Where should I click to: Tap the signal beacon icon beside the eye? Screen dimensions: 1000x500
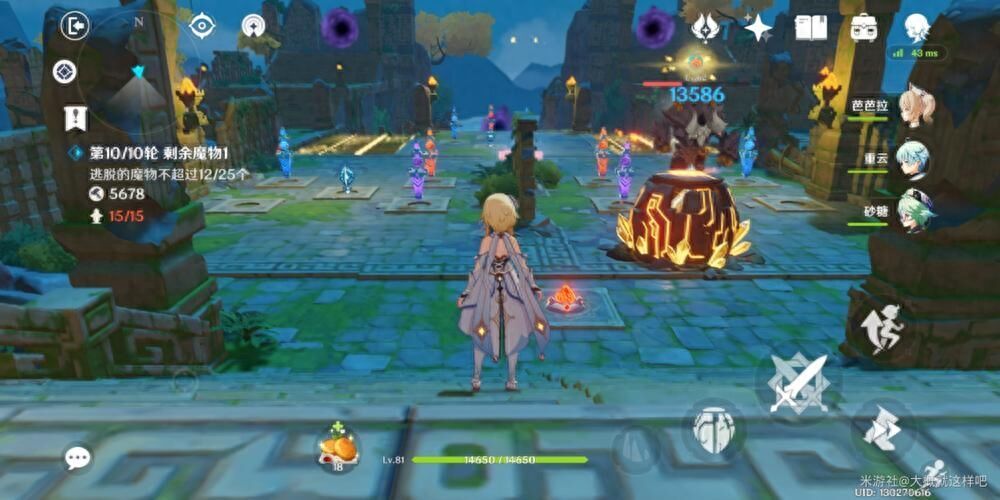click(x=254, y=27)
